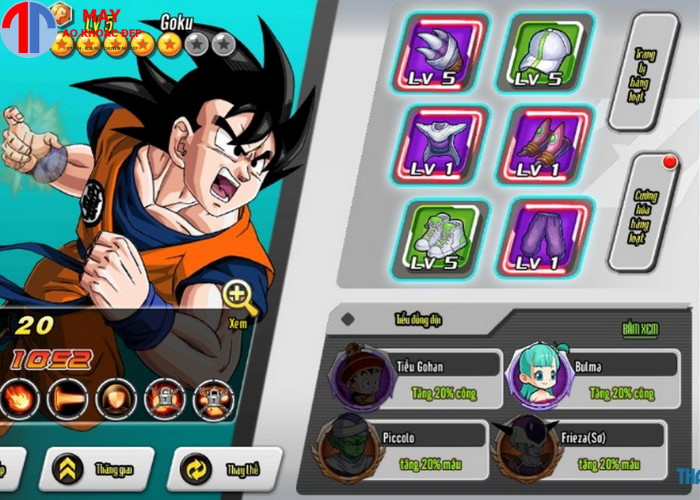Activate the fireball skill icon
Image resolution: width=700 pixels, height=500 pixels.
click(19, 400)
